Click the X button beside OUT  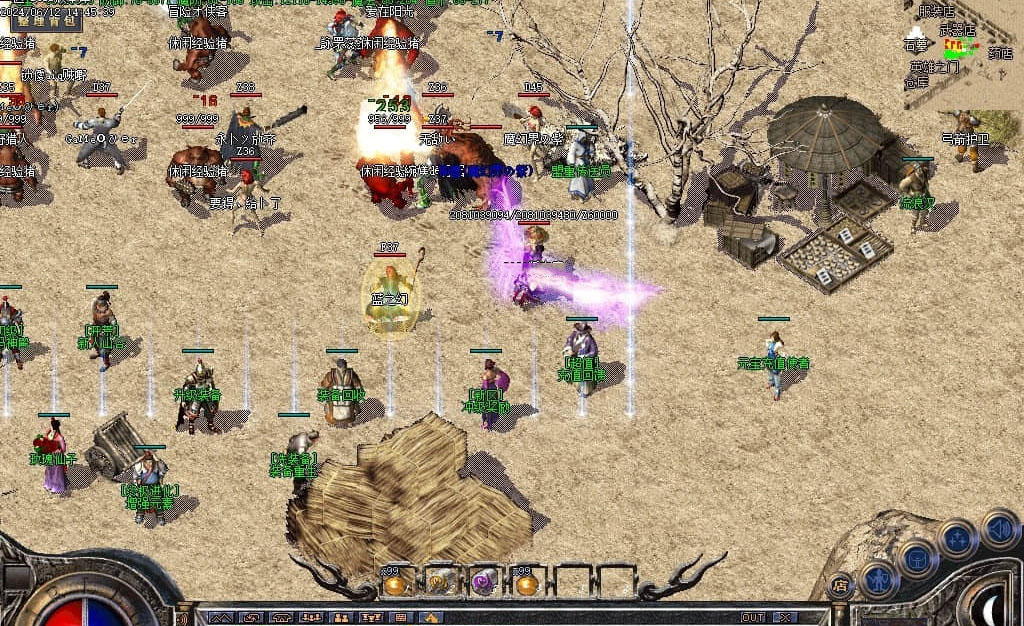[x=786, y=618]
